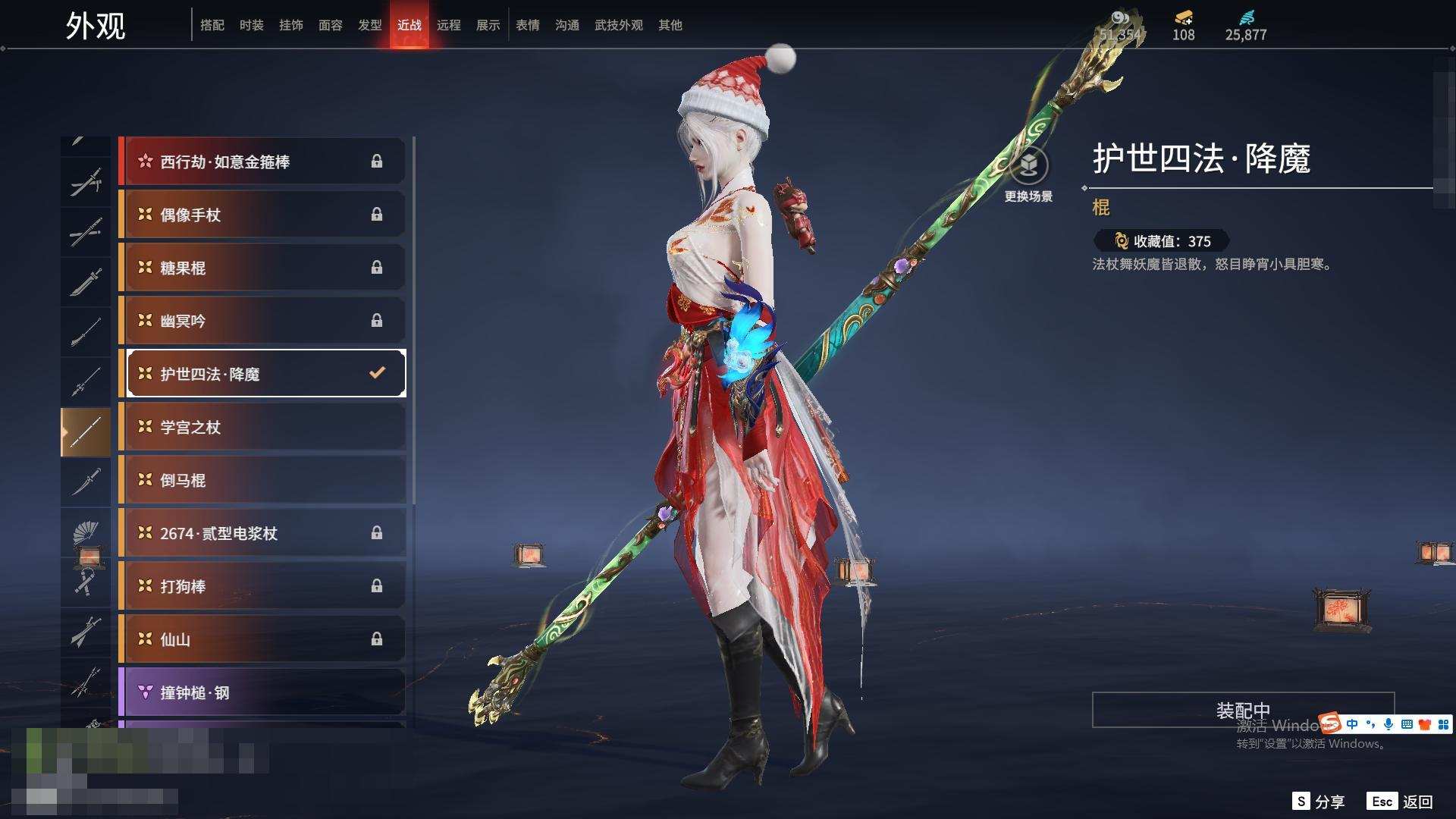Viewport: 1456px width, 819px height.
Task: Select 西行劫·如意金箍棒 staff skin
Action: (x=262, y=162)
